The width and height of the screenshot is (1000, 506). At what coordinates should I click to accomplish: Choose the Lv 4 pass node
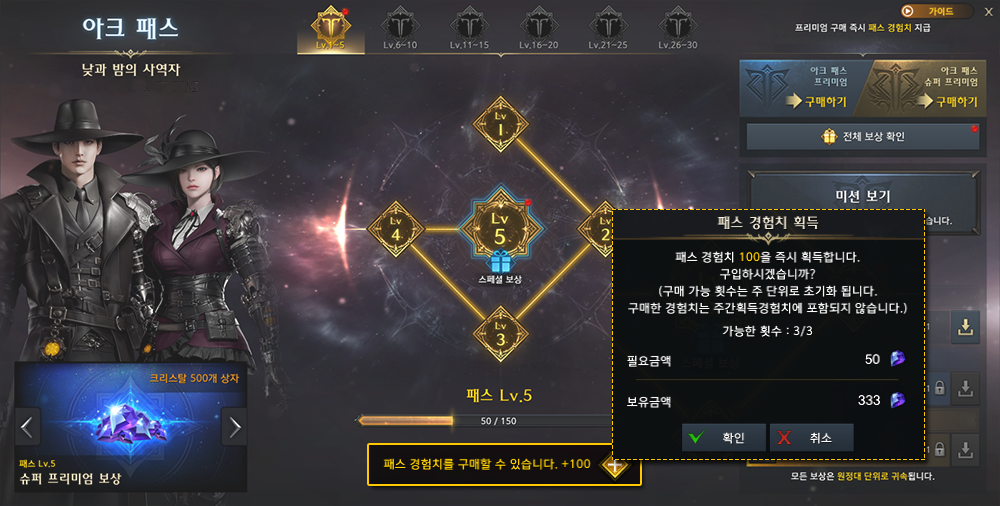pos(397,229)
